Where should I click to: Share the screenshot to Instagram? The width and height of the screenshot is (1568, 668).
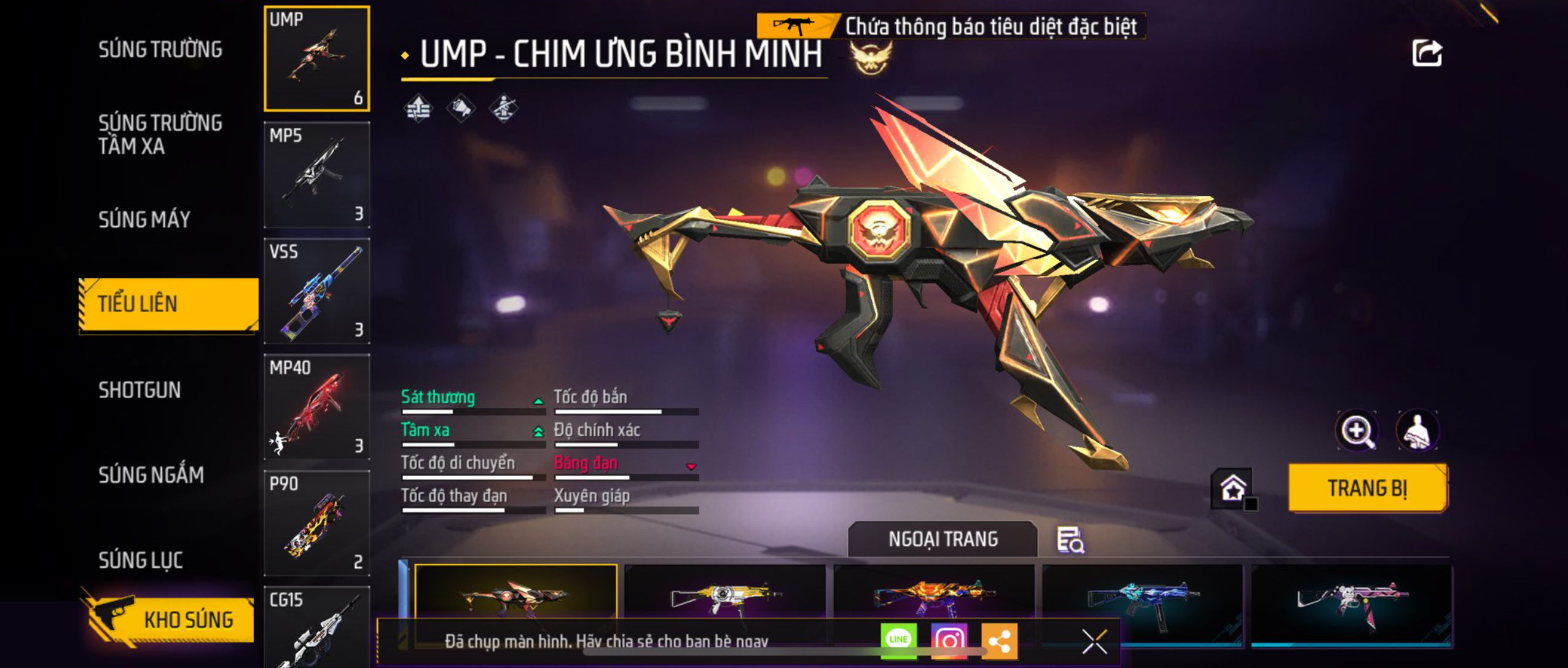click(949, 641)
